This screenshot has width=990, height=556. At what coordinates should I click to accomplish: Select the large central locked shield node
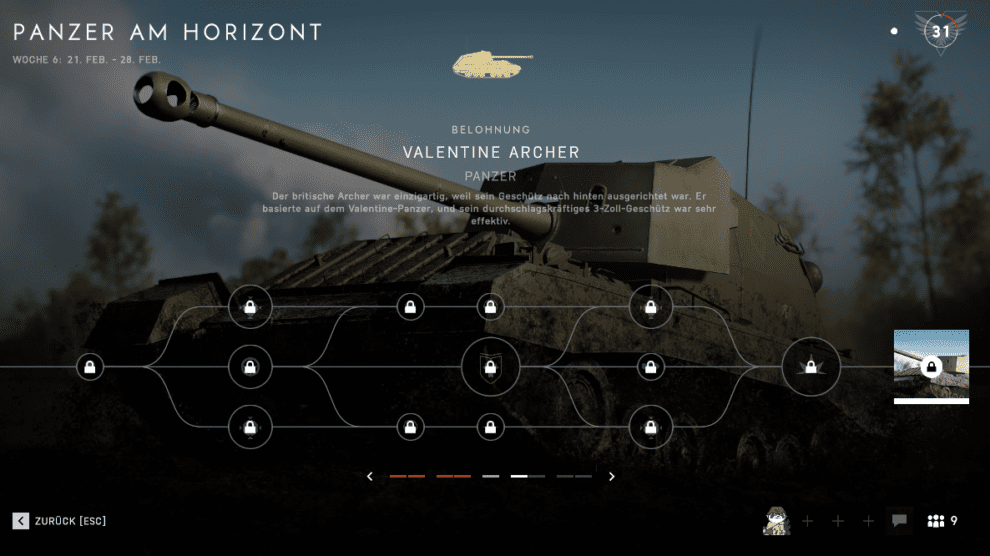(x=490, y=367)
